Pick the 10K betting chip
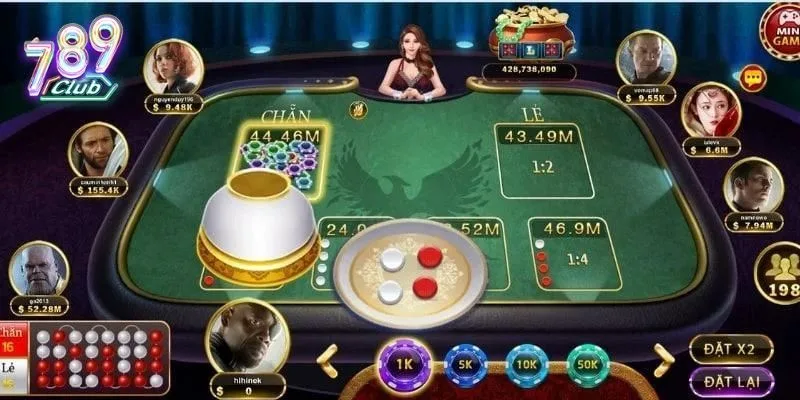 [x=528, y=365]
